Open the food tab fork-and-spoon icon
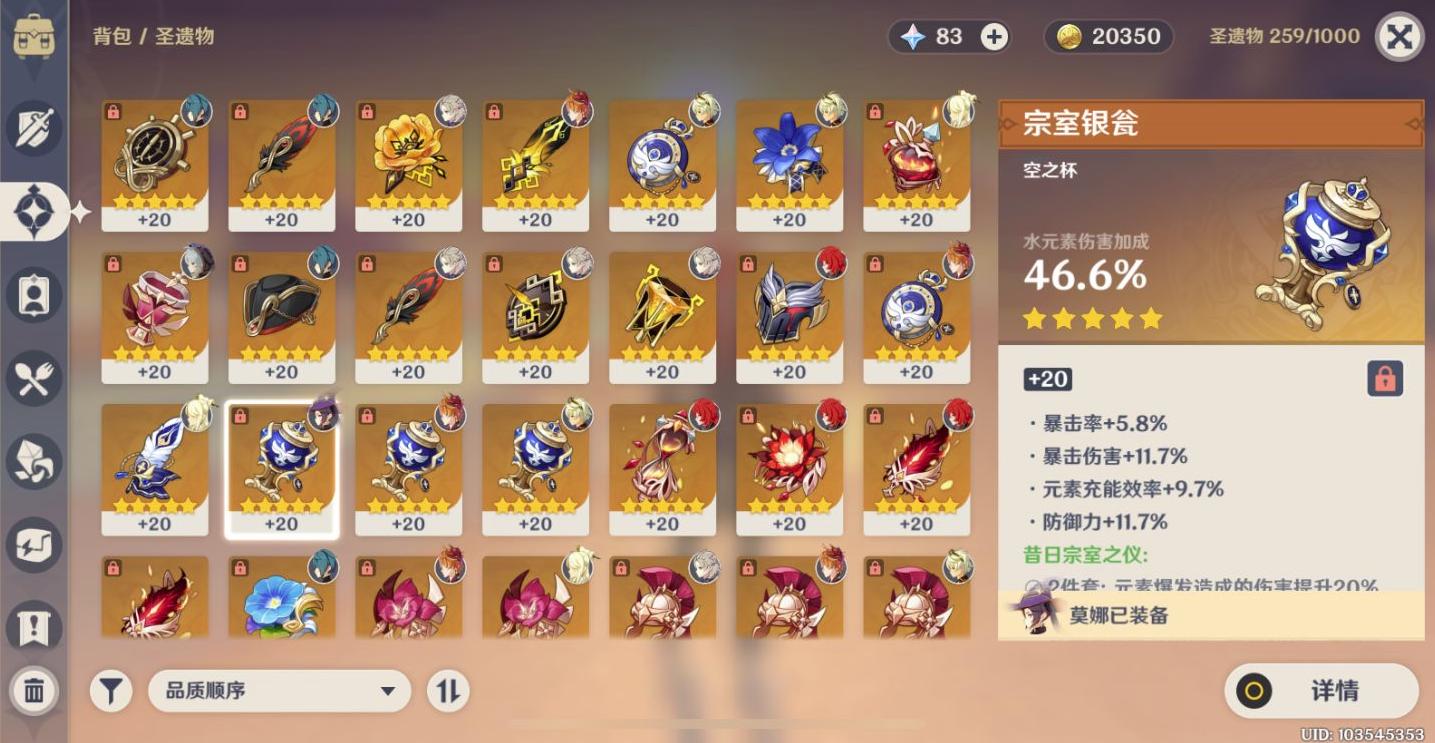1435x743 pixels. click(x=33, y=377)
